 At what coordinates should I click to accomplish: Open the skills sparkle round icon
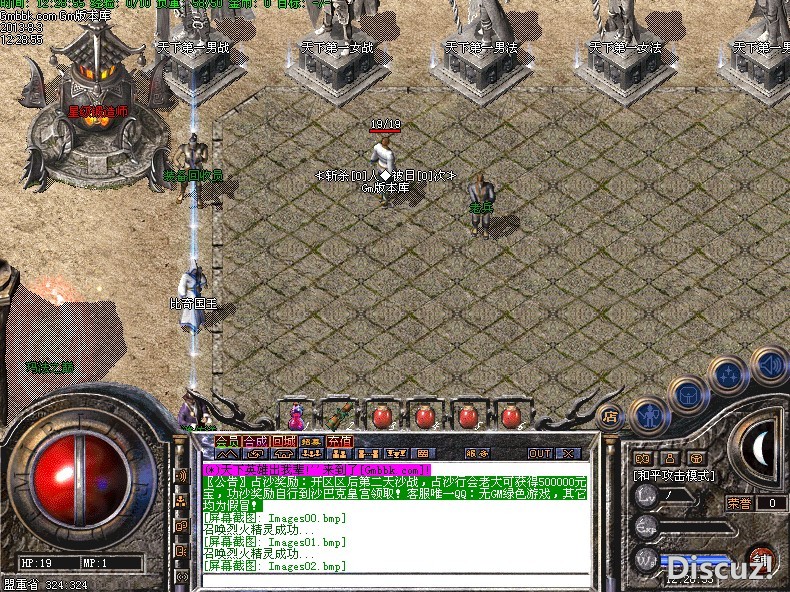729,375
